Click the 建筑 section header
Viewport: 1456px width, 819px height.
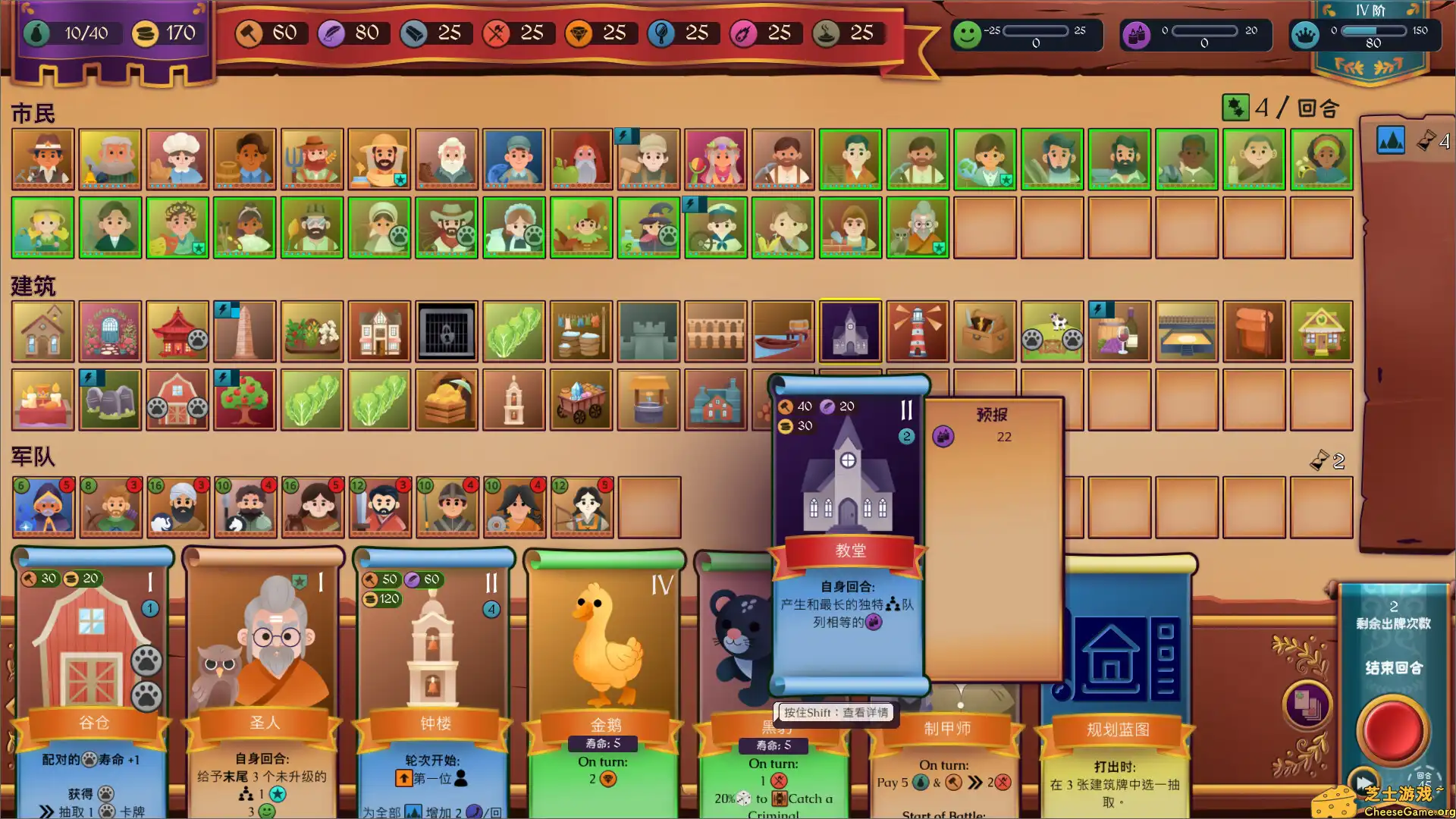(33, 287)
